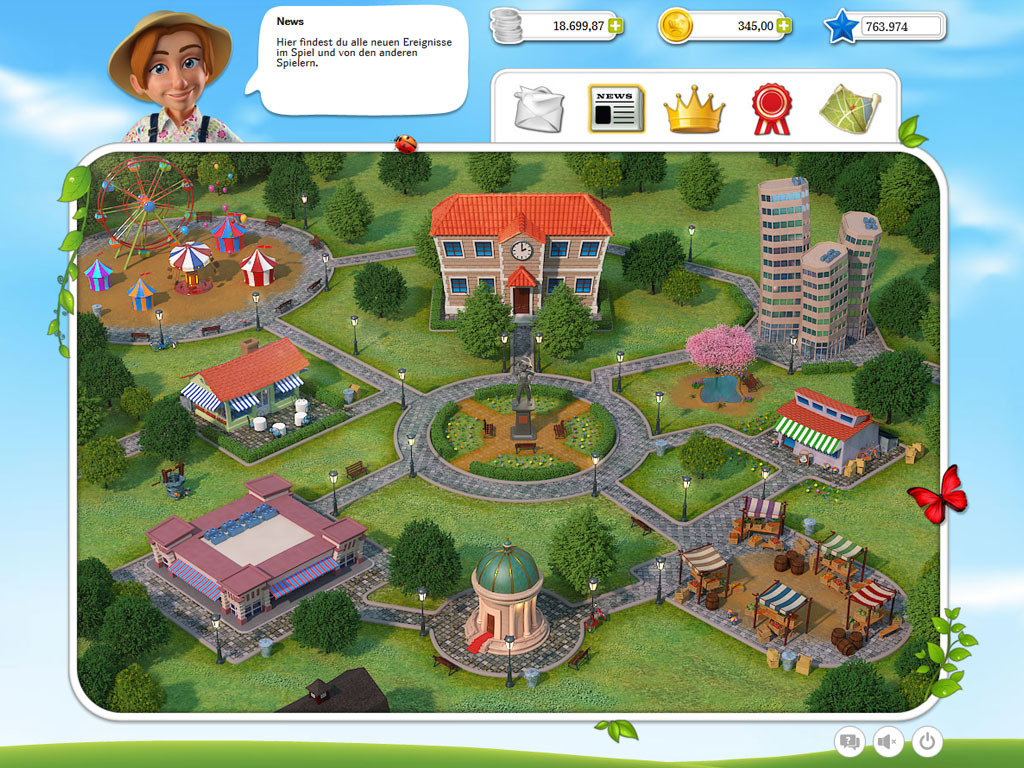Toggle the muted speaker sound button
This screenshot has width=1024, height=768.
tap(888, 741)
